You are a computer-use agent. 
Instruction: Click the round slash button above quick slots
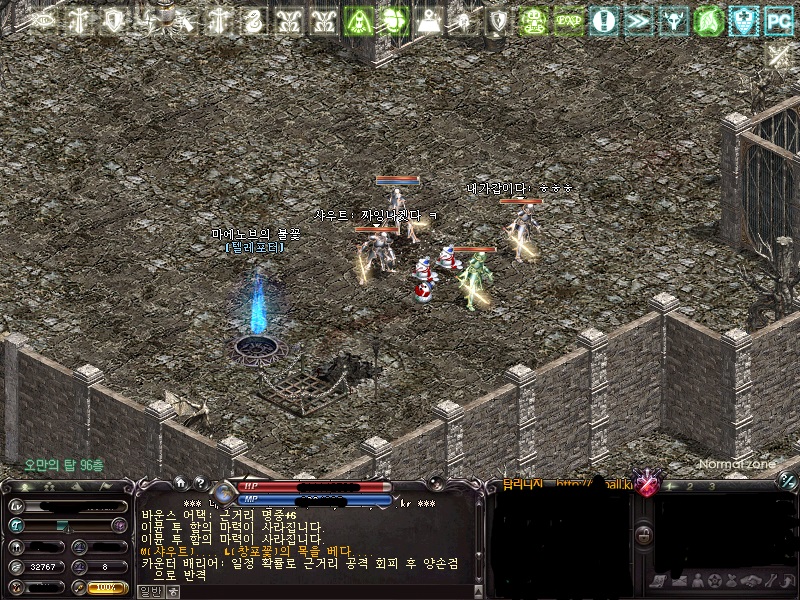(x=787, y=481)
